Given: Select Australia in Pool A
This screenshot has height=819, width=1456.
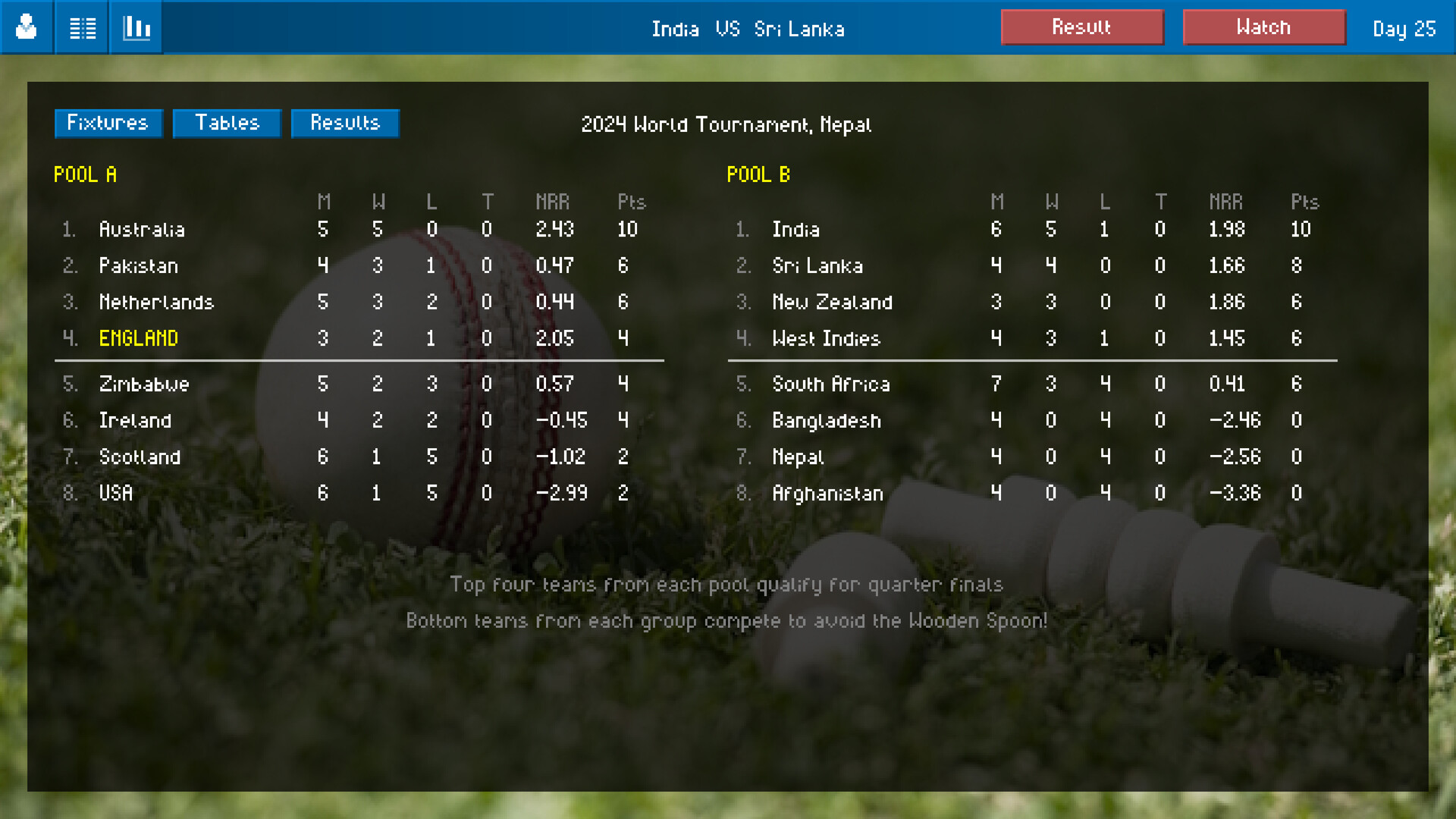Looking at the screenshot, I should click(x=143, y=230).
